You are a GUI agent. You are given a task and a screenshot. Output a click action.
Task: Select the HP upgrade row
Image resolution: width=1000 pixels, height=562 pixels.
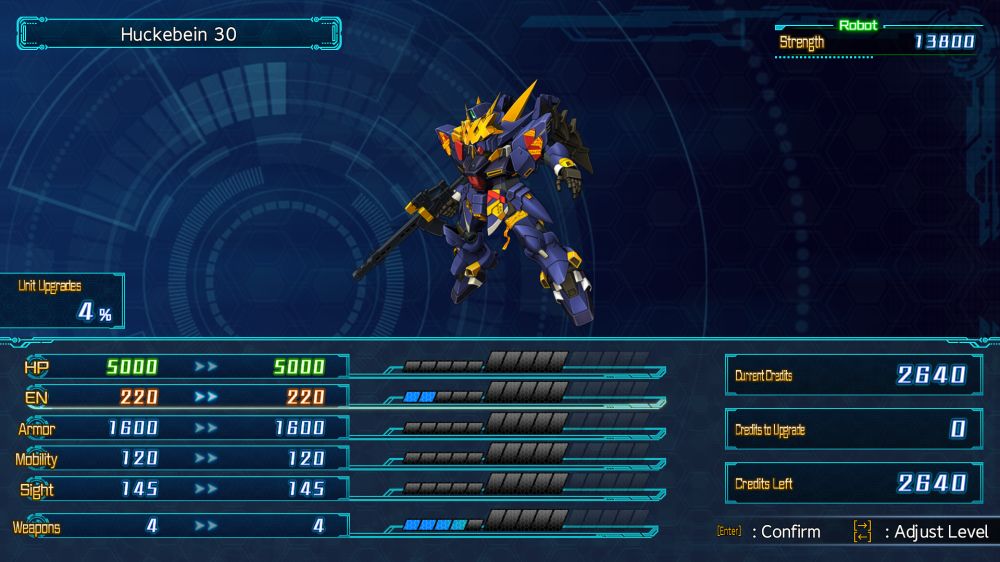(x=180, y=367)
